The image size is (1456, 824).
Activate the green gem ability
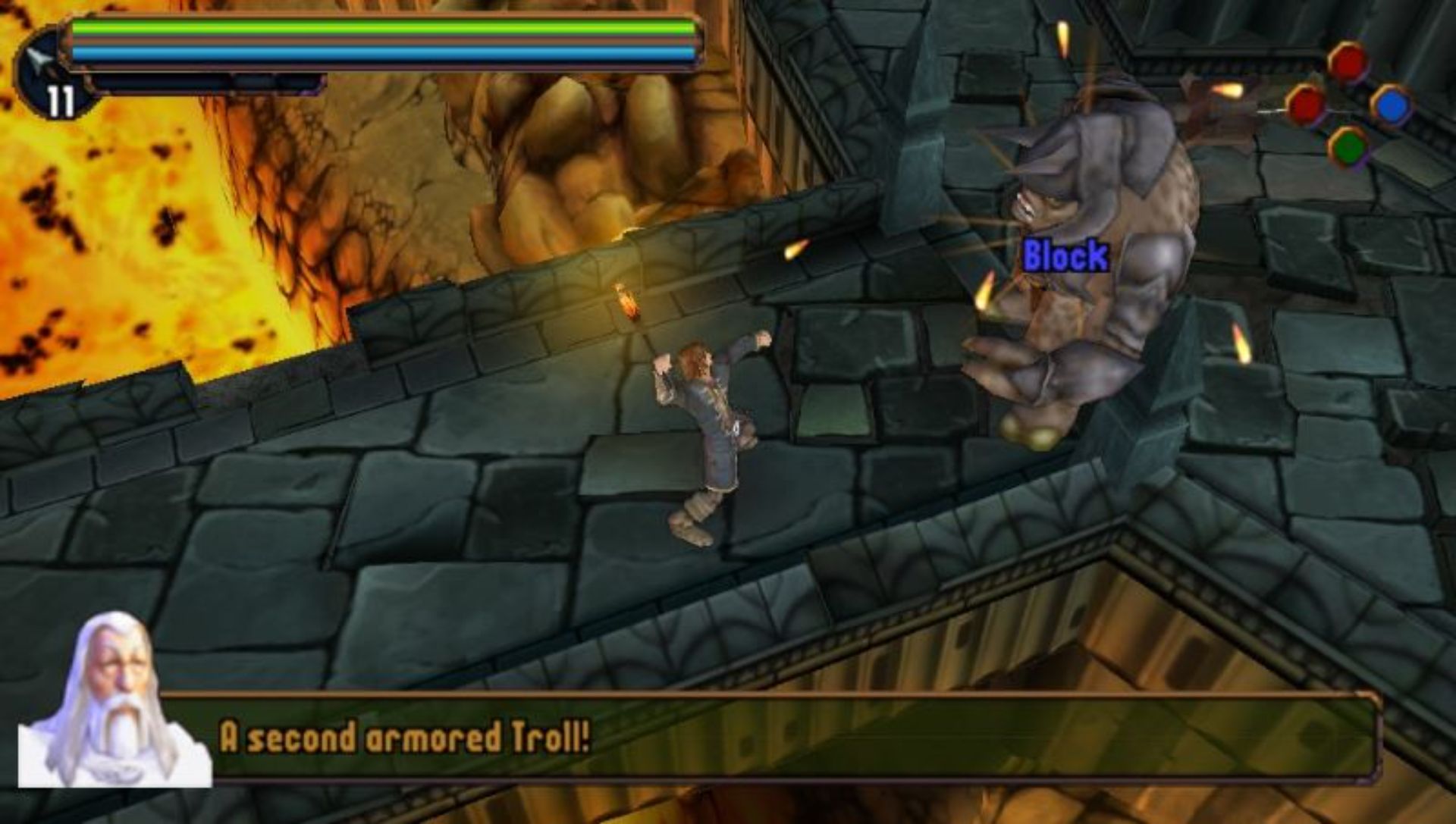1349,146
